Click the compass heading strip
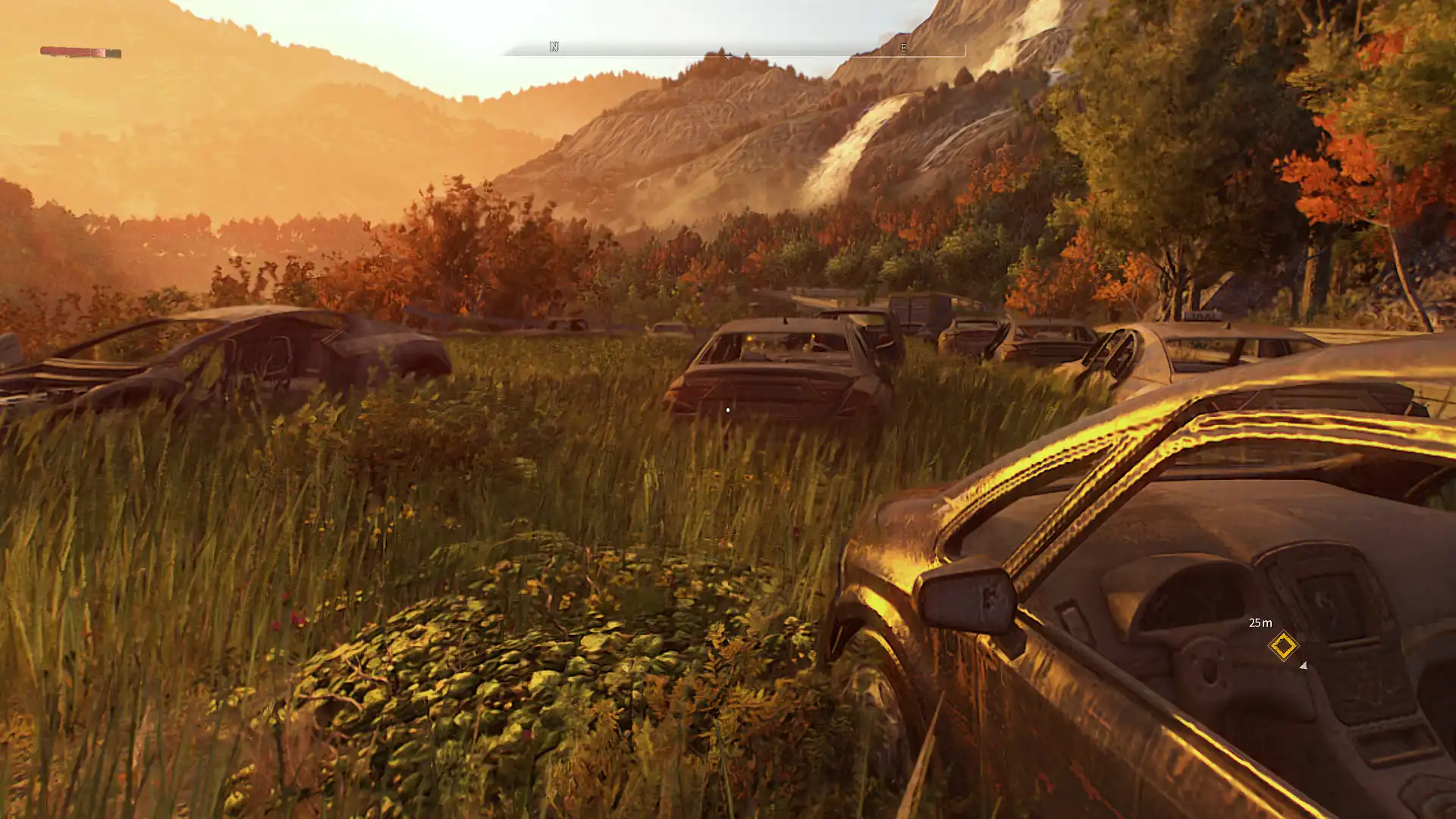Image resolution: width=1456 pixels, height=819 pixels. tap(728, 49)
